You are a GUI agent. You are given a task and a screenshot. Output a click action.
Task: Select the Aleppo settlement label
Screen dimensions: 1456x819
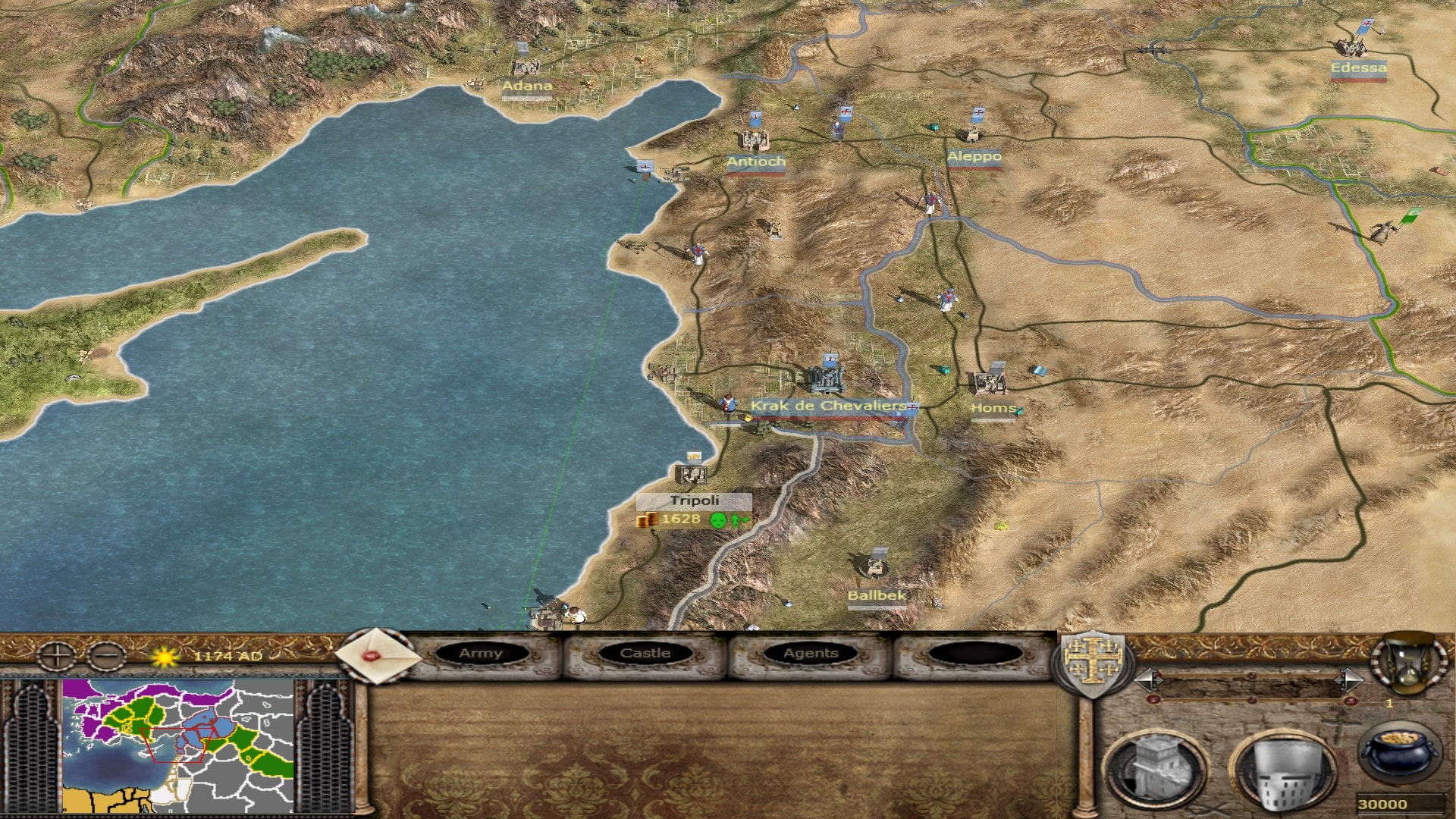974,157
